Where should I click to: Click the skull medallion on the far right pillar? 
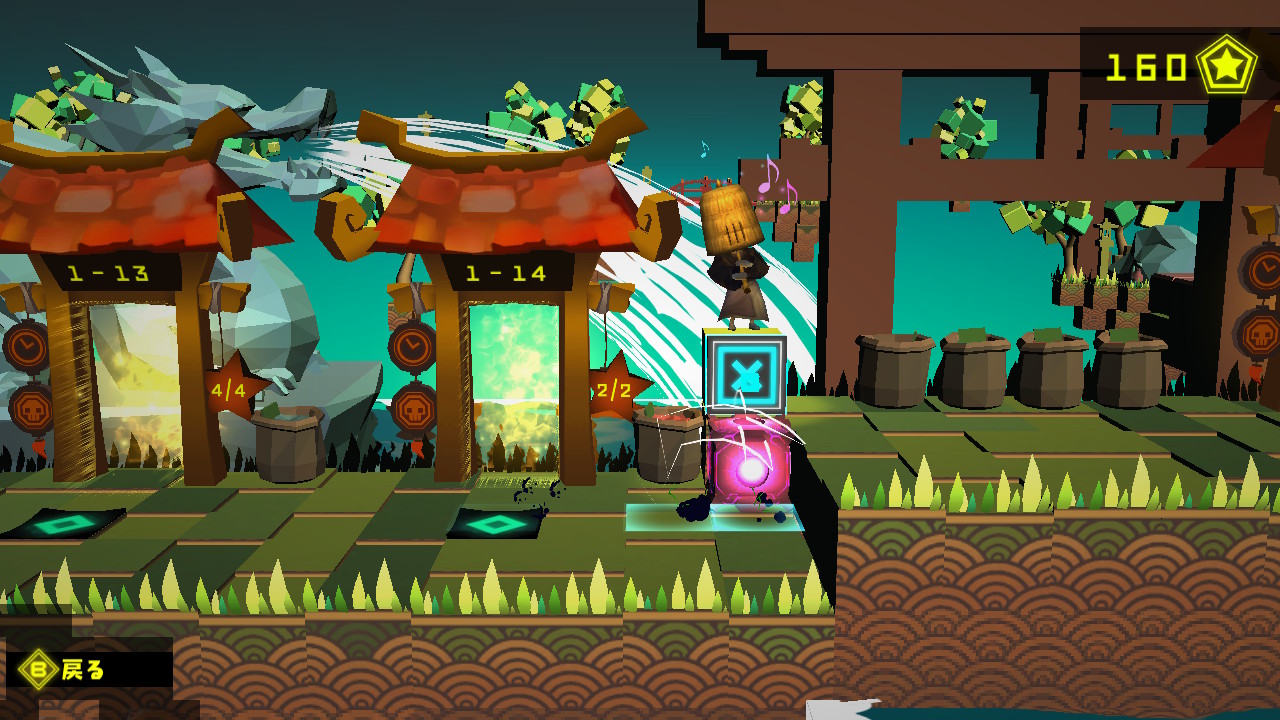coord(1262,334)
